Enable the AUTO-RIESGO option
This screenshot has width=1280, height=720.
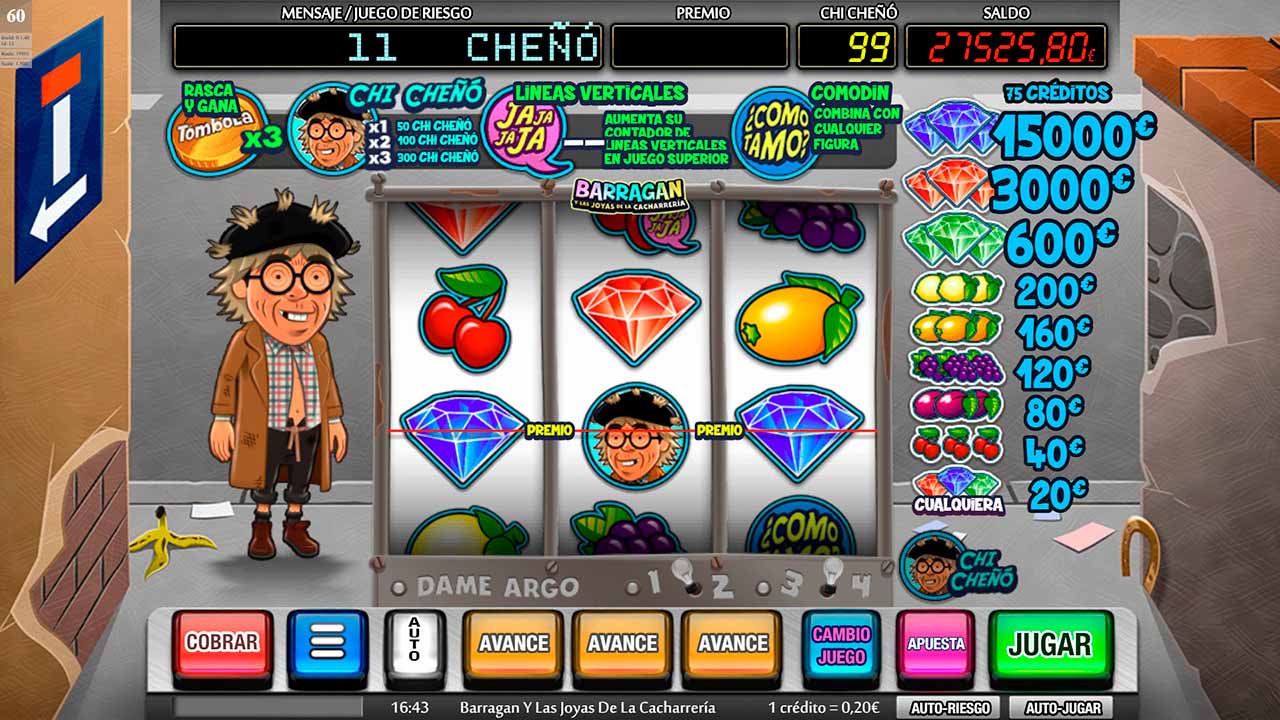tap(949, 707)
